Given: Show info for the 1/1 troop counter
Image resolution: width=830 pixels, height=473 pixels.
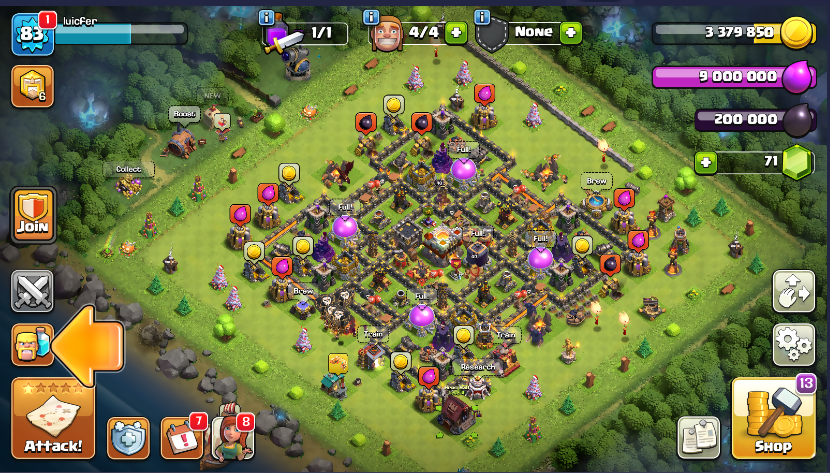Looking at the screenshot, I should pyautogui.click(x=266, y=18).
